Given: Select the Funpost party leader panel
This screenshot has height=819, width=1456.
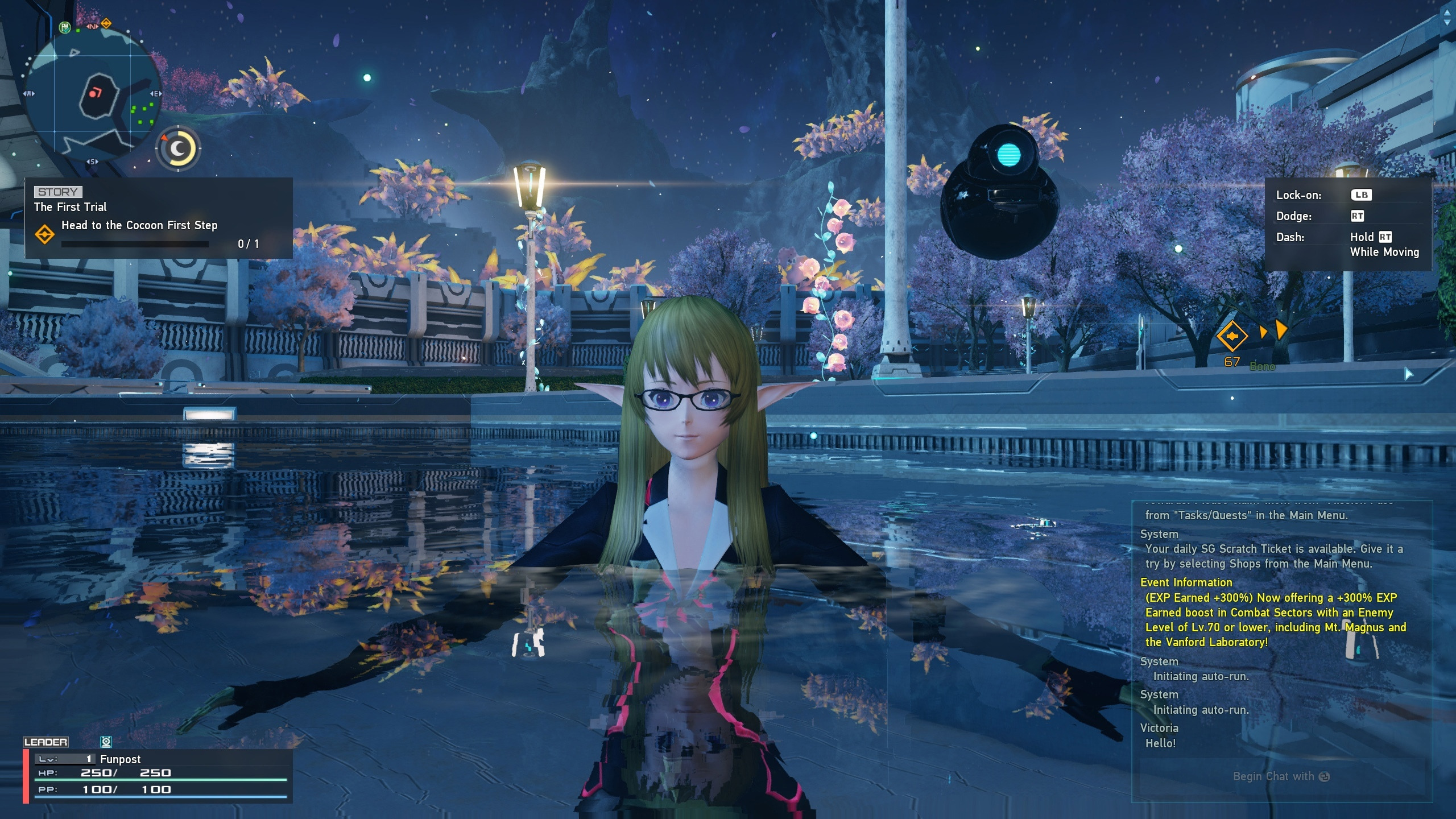Looking at the screenshot, I should pos(158,775).
